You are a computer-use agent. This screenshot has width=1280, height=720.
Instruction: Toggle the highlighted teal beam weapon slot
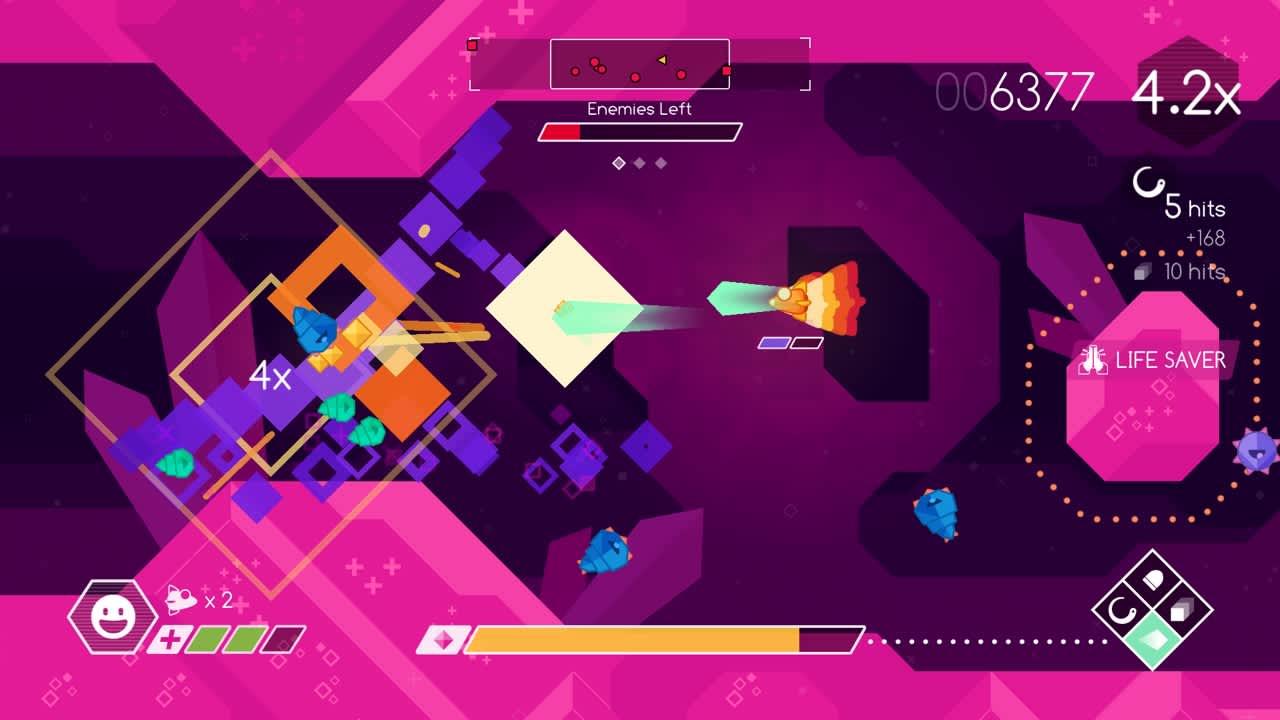(1152, 638)
